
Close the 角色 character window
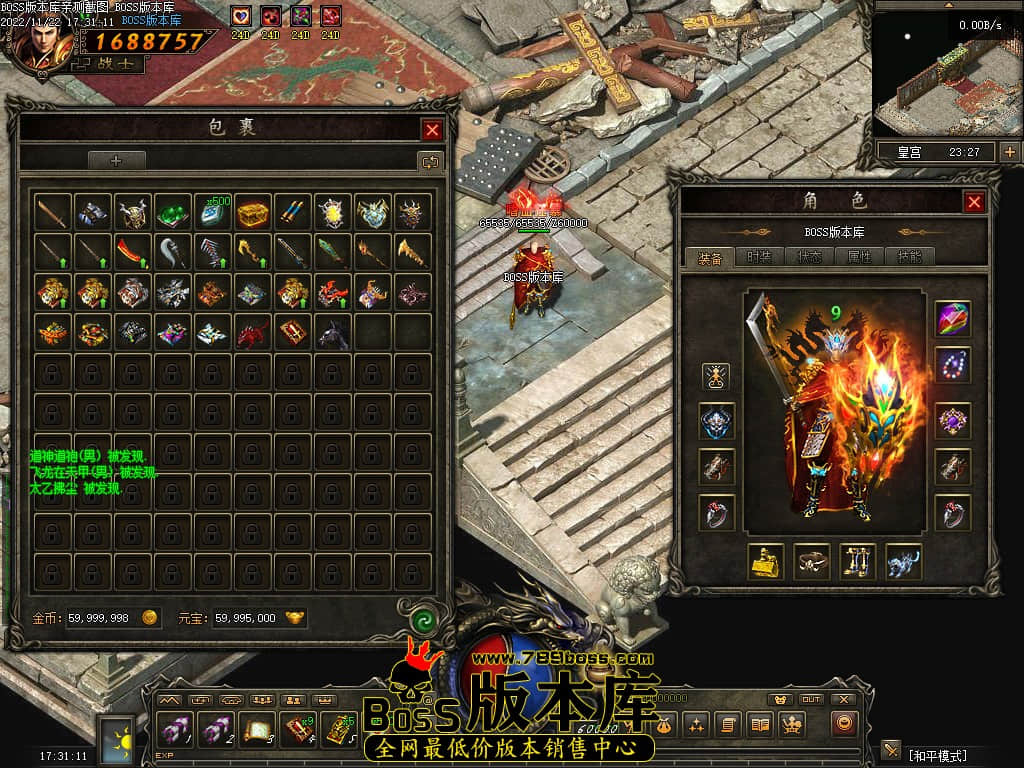coord(974,202)
